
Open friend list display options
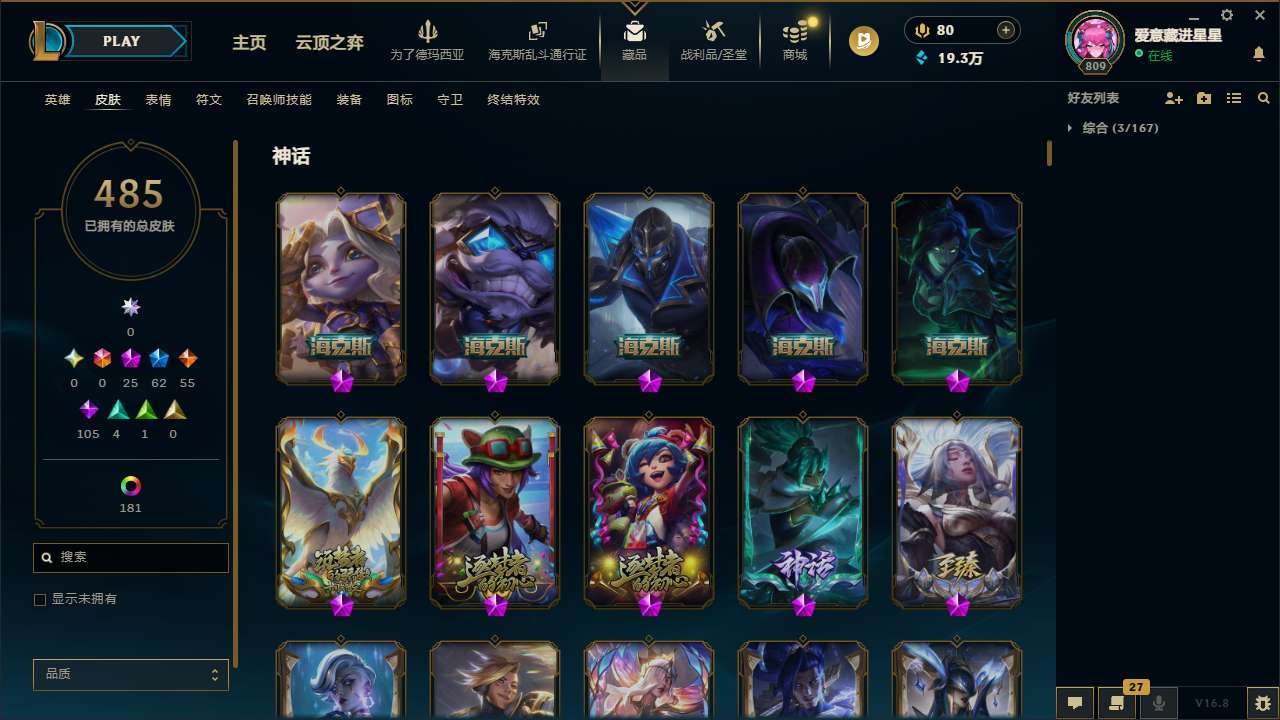pyautogui.click(x=1234, y=98)
